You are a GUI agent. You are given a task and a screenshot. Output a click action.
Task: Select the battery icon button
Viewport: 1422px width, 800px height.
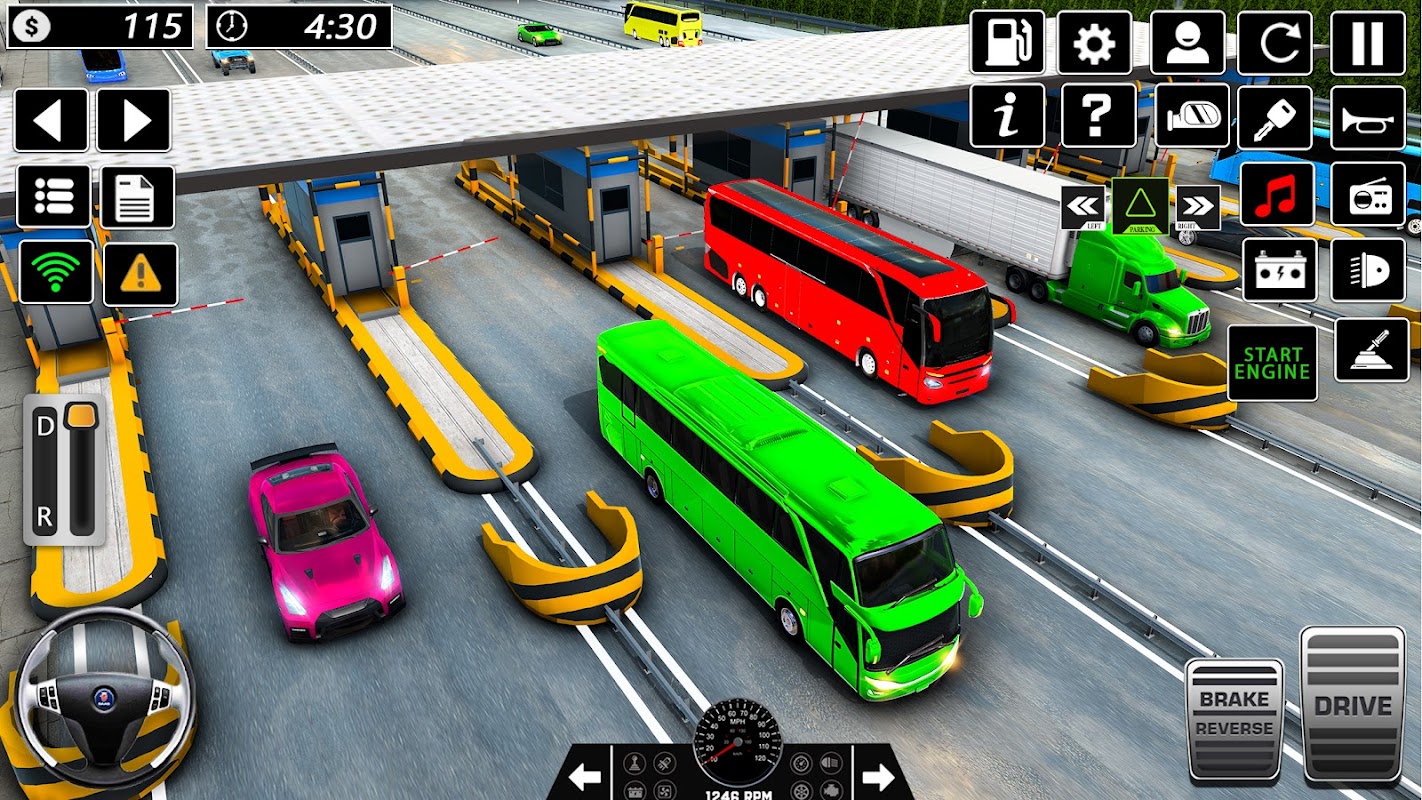click(1279, 270)
